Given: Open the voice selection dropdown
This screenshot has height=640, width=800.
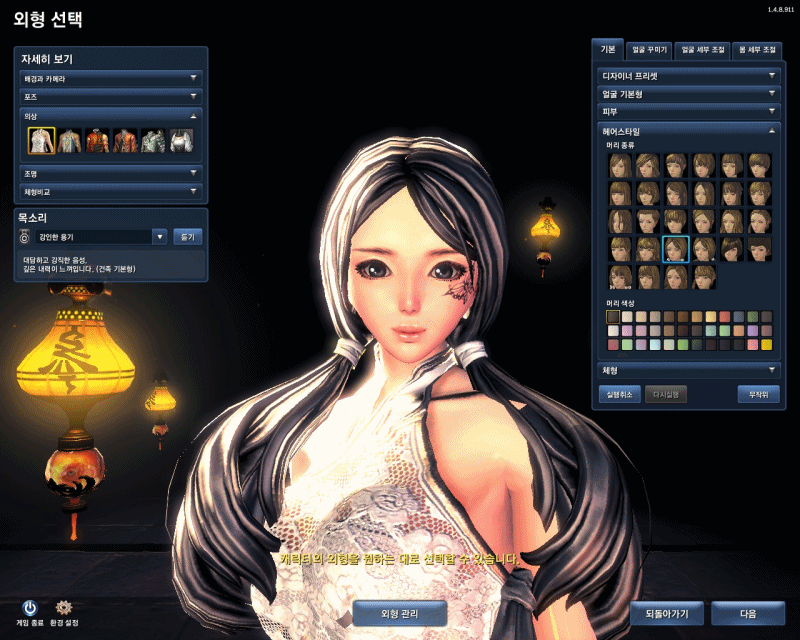Looking at the screenshot, I should (x=159, y=237).
